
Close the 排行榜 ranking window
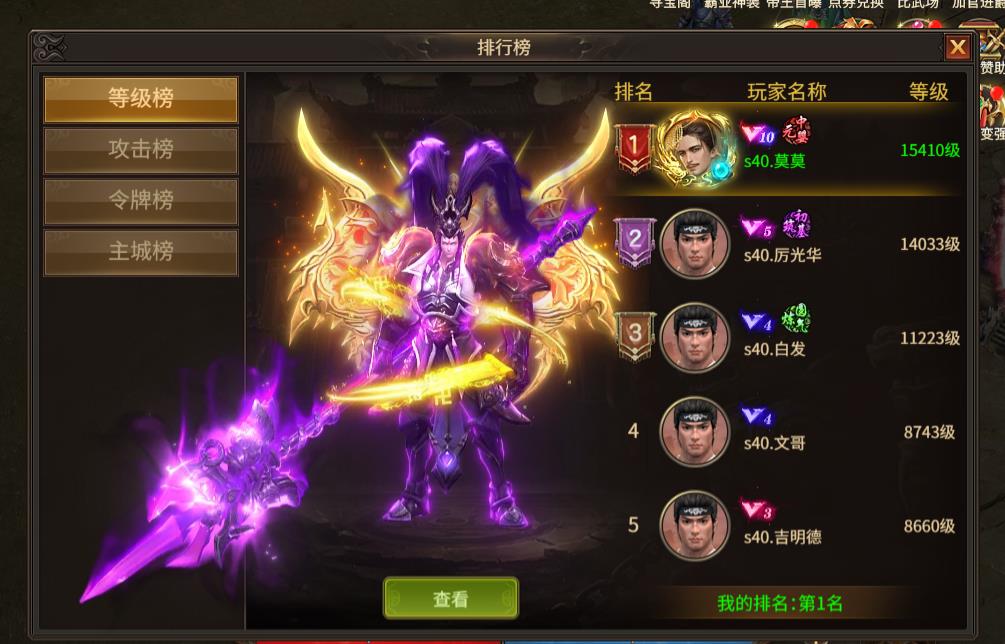[957, 47]
